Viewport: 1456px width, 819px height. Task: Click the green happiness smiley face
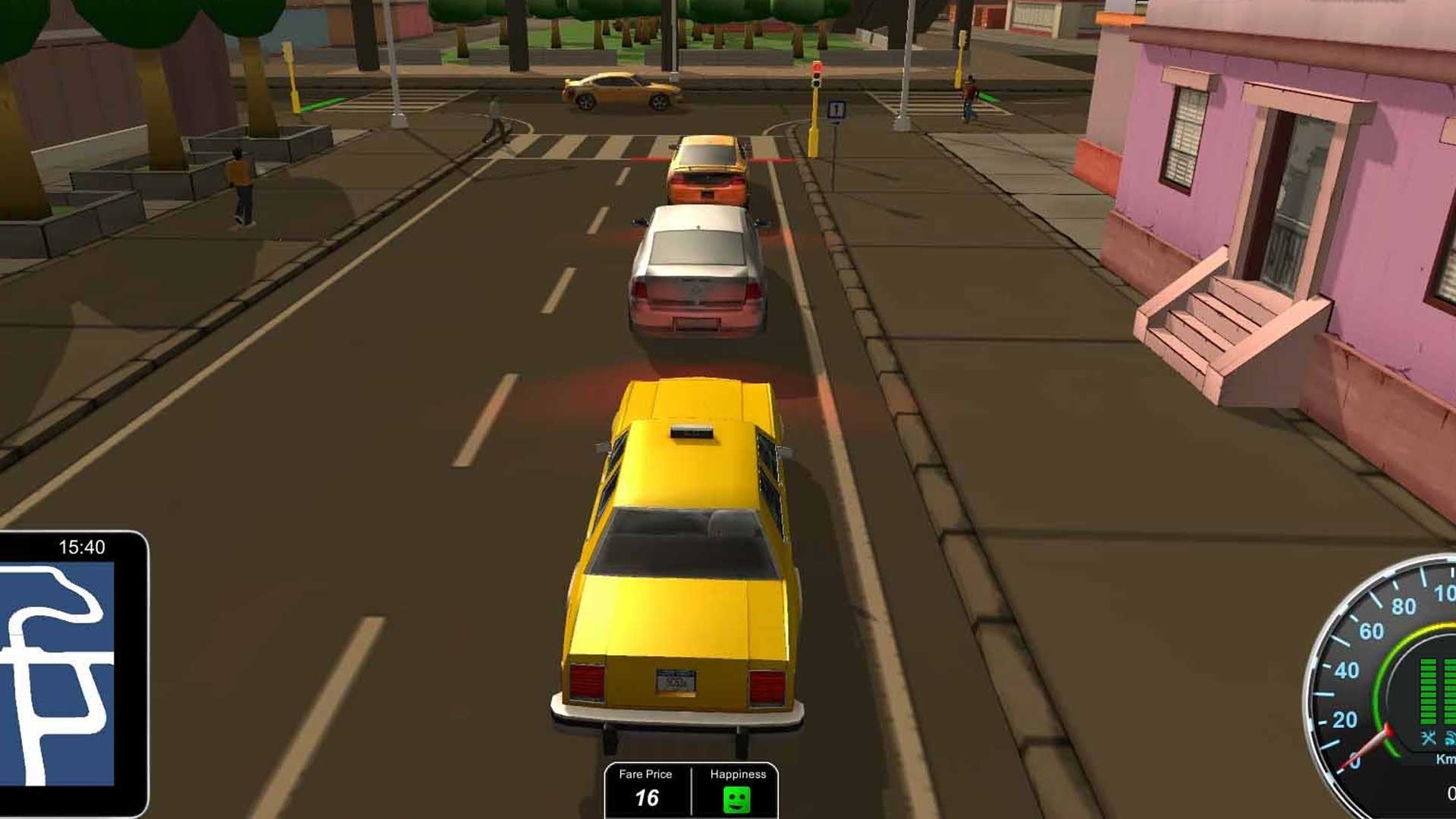(x=736, y=799)
